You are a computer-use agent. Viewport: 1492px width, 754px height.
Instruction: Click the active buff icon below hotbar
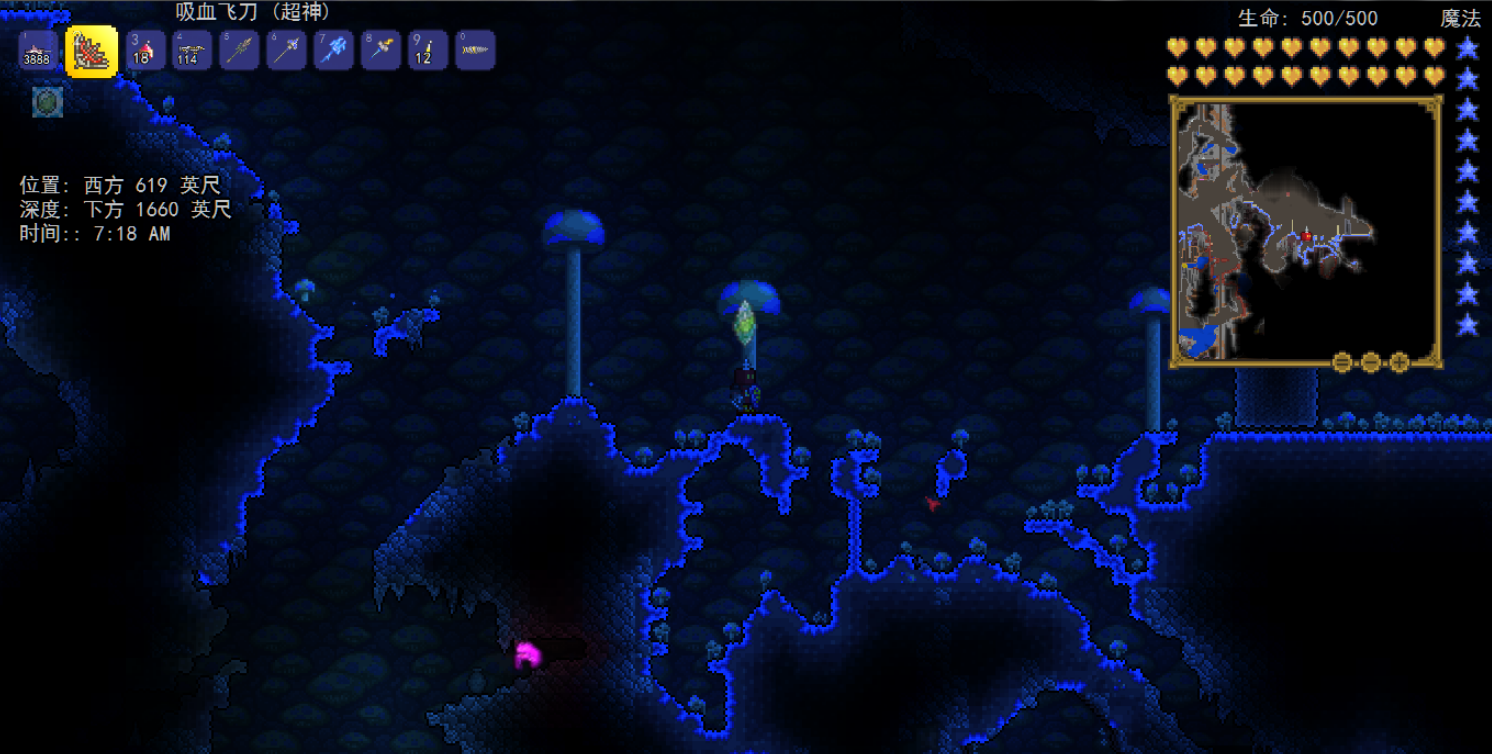pos(47,102)
